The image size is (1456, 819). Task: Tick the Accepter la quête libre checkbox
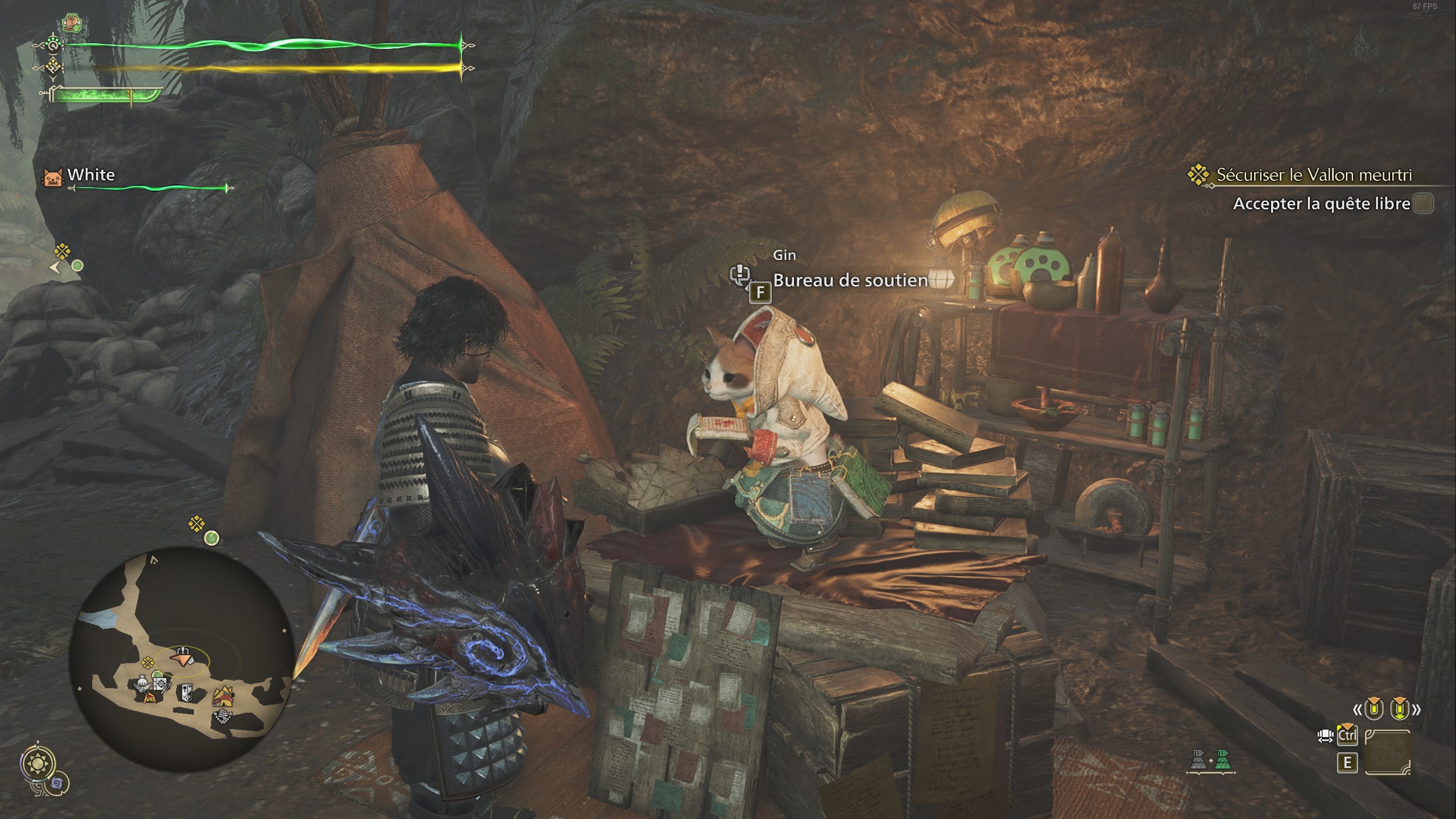tap(1424, 204)
